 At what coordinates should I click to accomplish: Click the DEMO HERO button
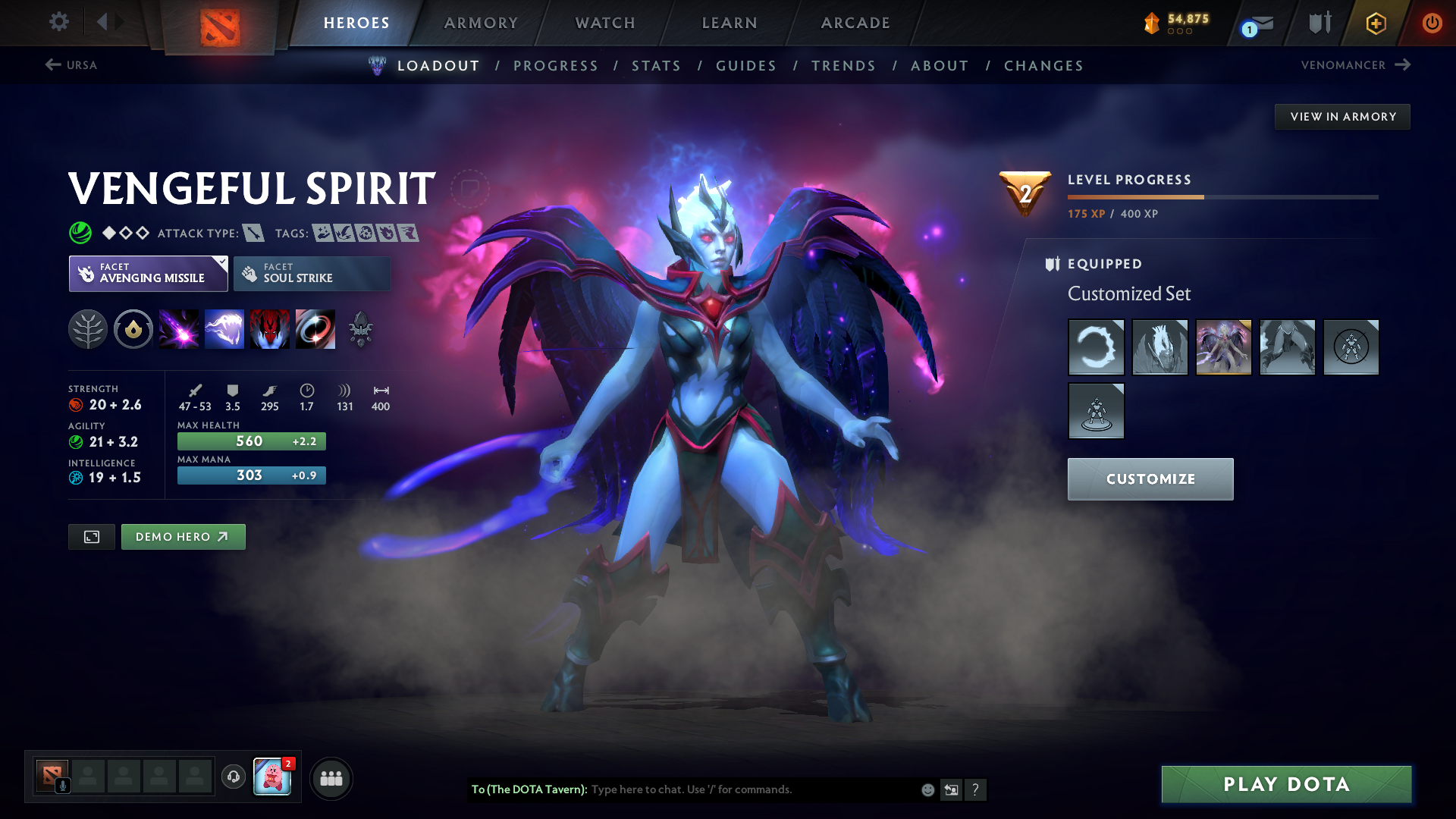point(183,536)
